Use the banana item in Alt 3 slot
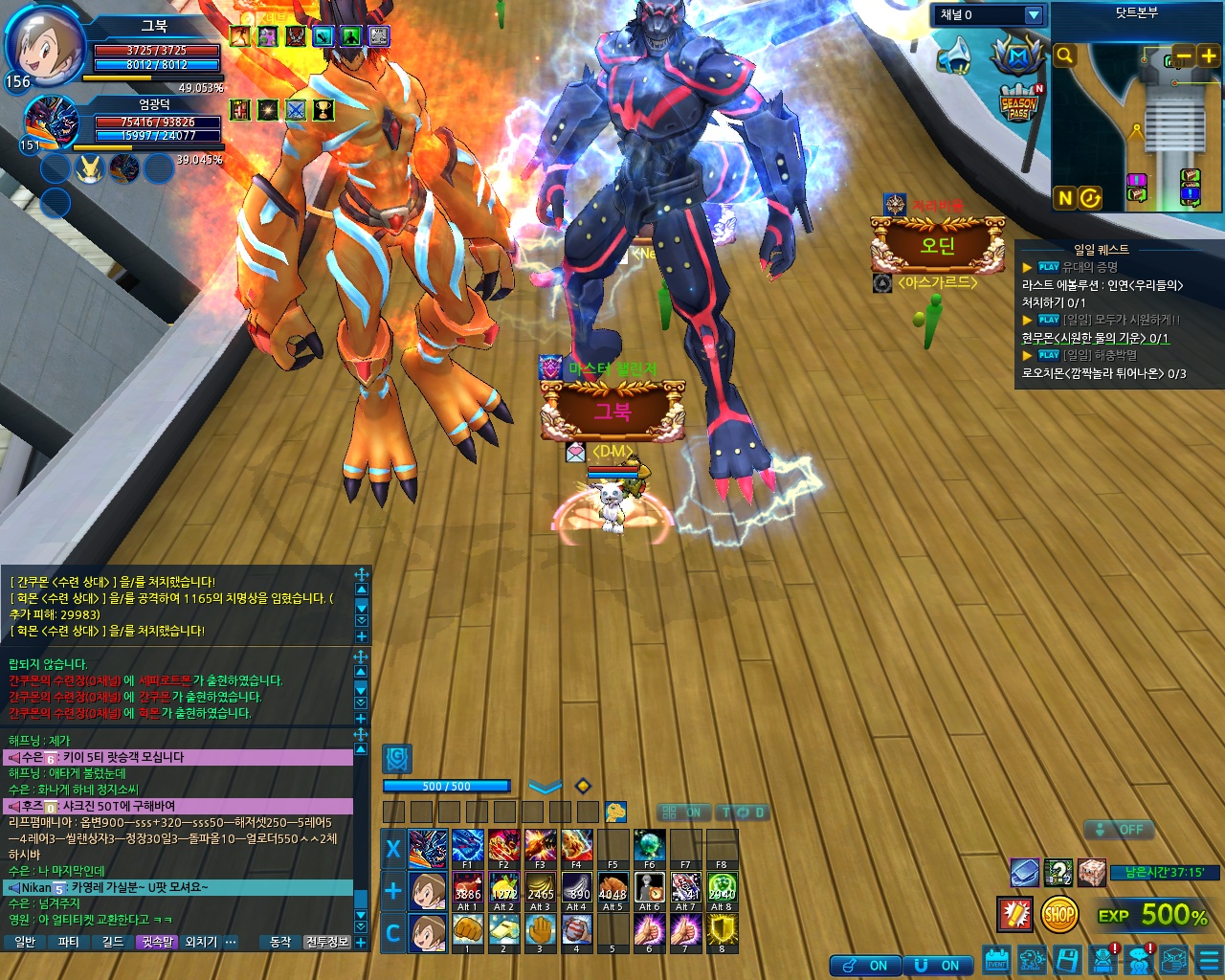Image resolution: width=1225 pixels, height=980 pixels. click(x=540, y=890)
